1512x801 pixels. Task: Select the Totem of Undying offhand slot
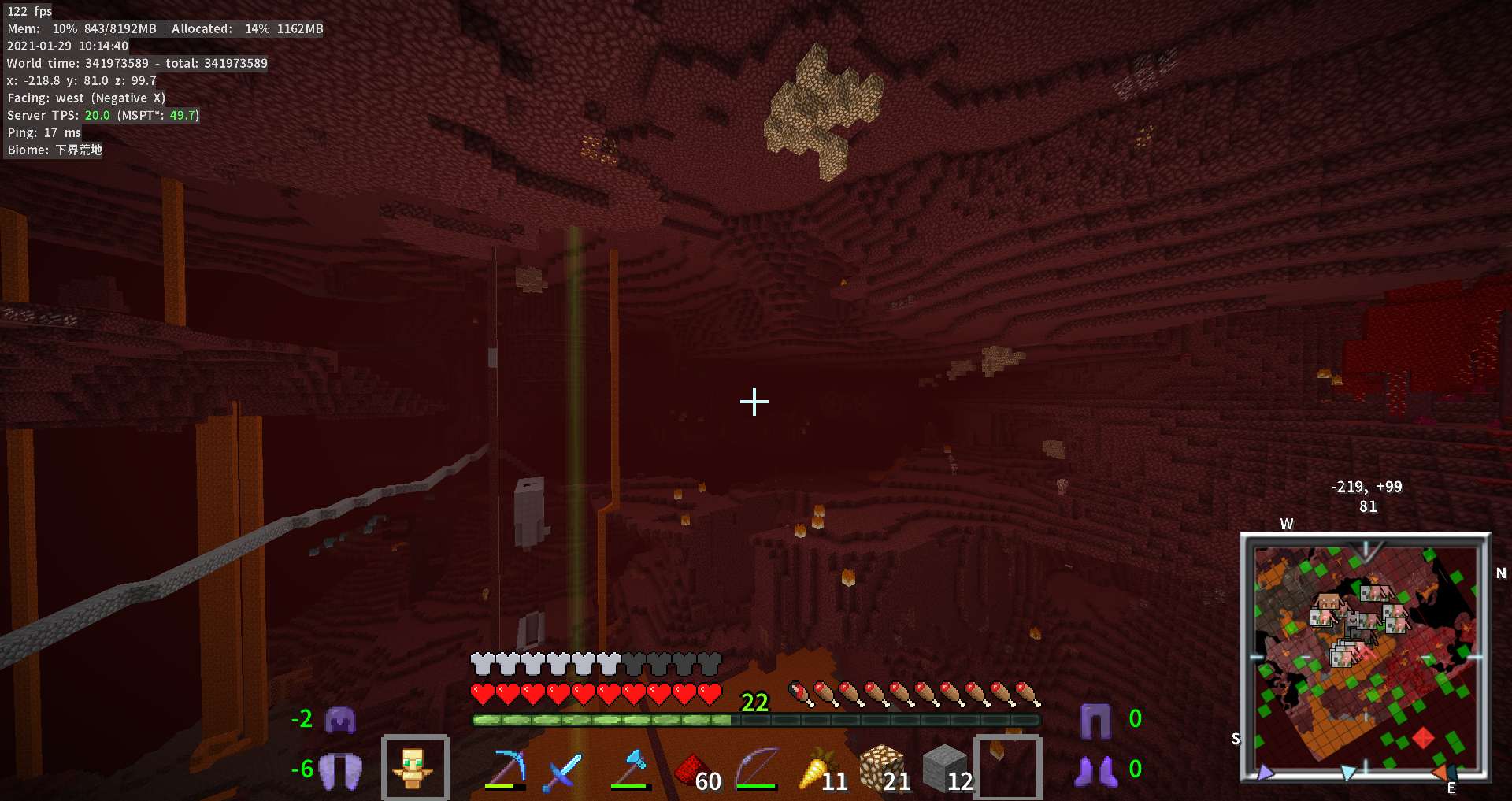pos(415,768)
